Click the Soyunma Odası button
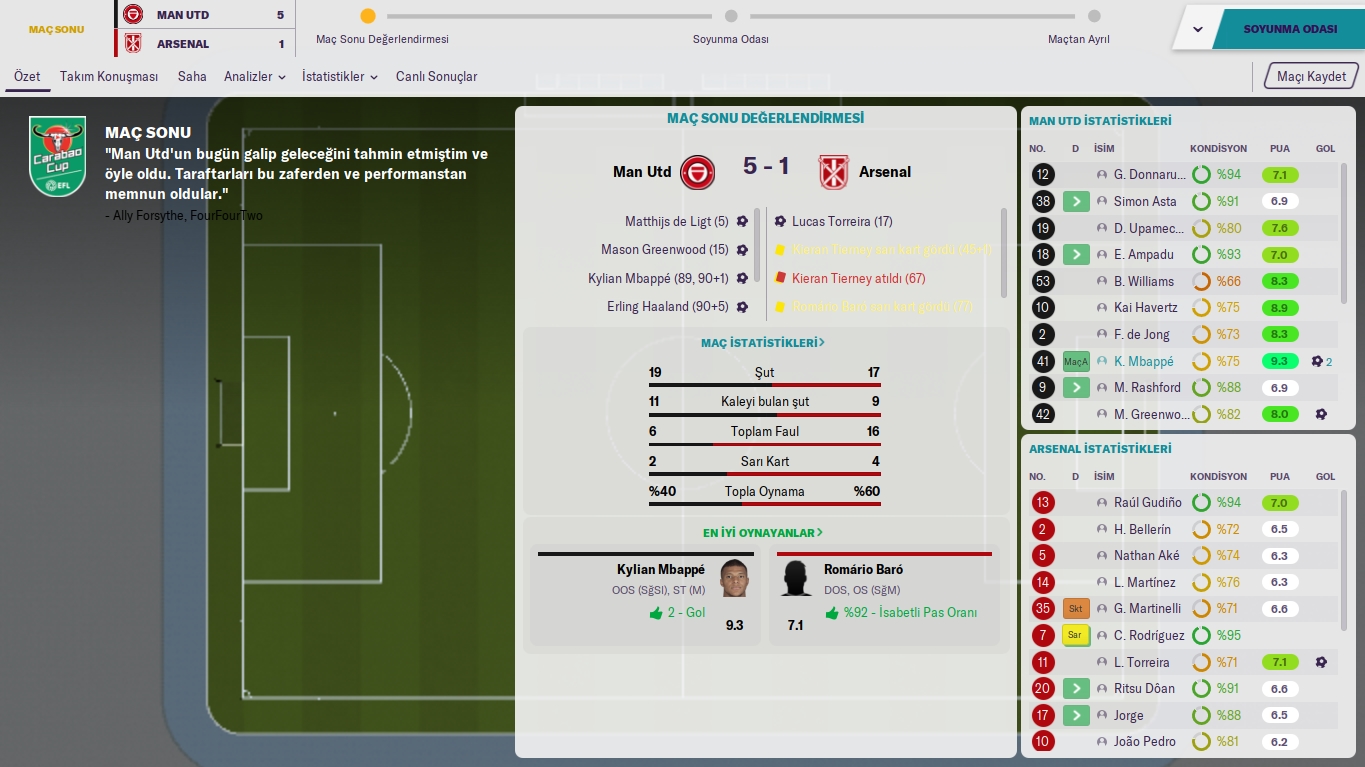 pyautogui.click(x=1289, y=29)
